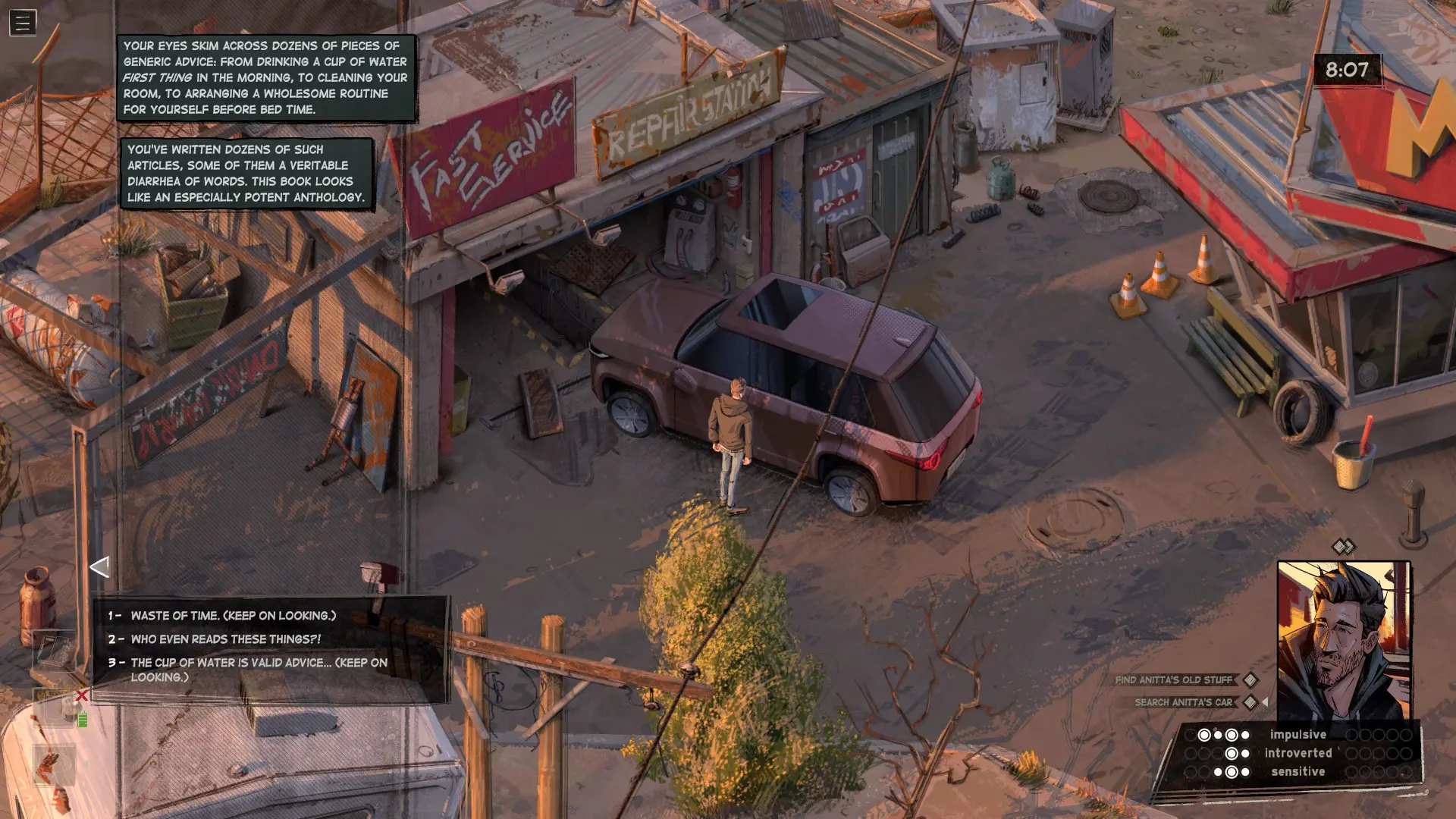Viewport: 1456px width, 819px height.
Task: Select the notebook inventory slot
Action: pos(55,651)
